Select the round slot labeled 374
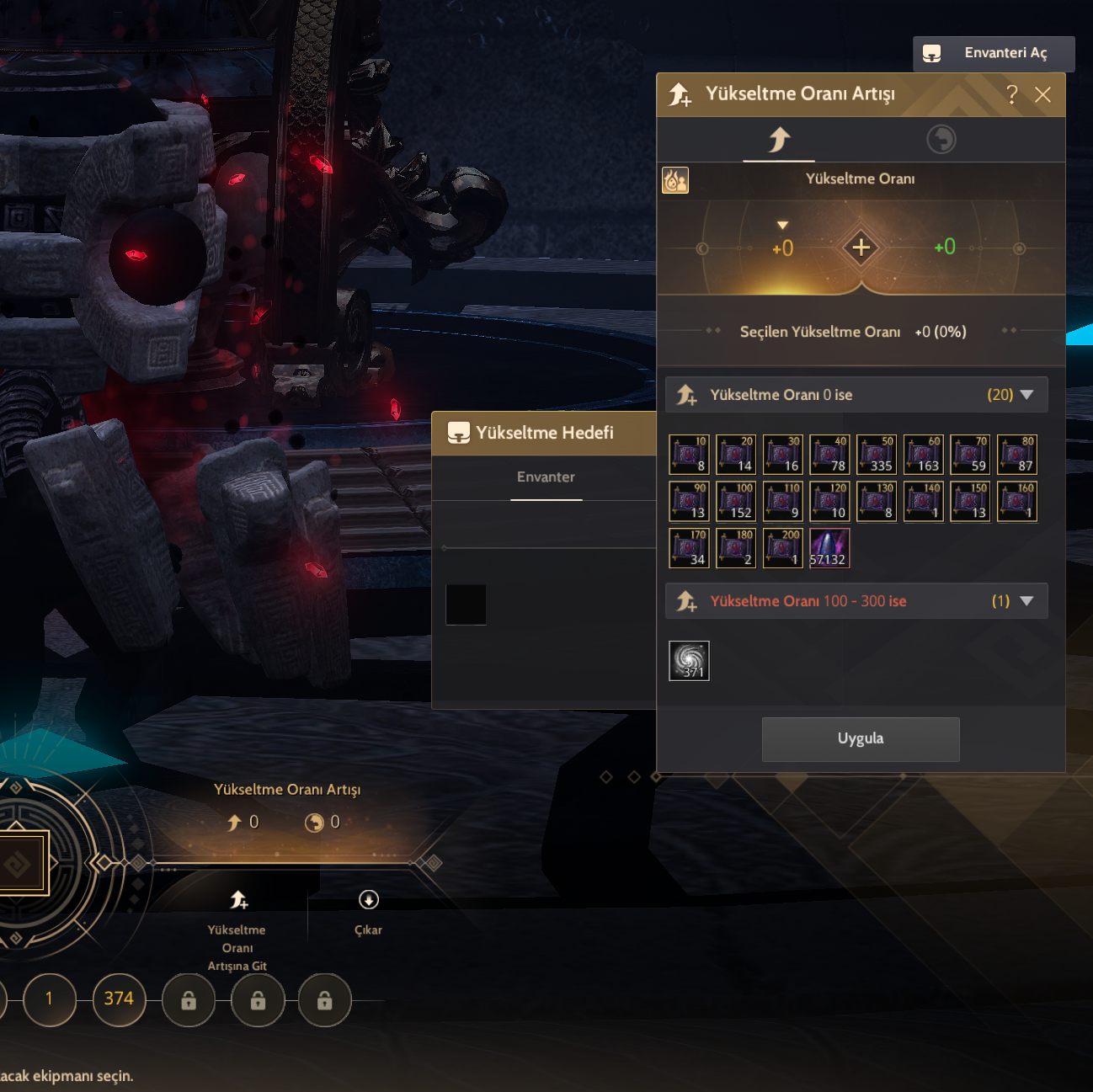The image size is (1093, 1092). [119, 999]
